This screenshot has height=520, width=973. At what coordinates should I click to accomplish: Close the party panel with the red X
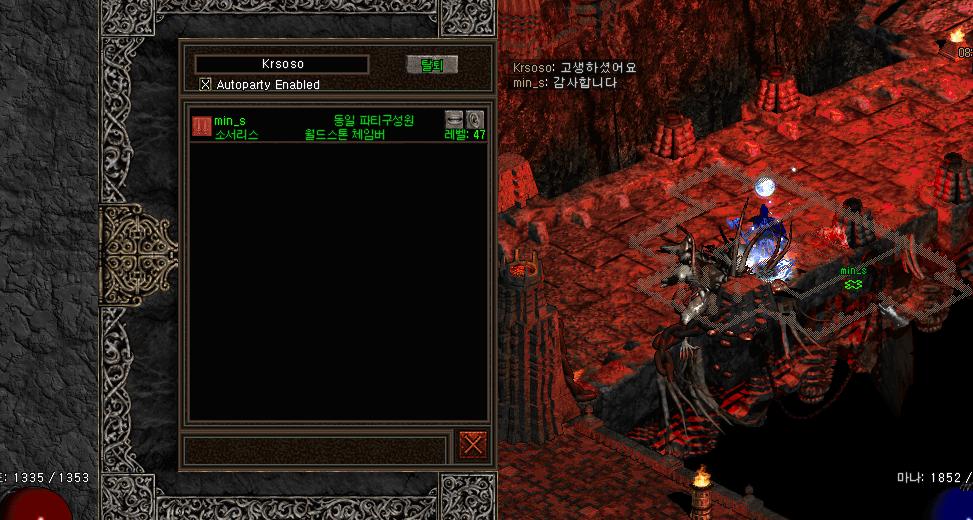coord(472,443)
